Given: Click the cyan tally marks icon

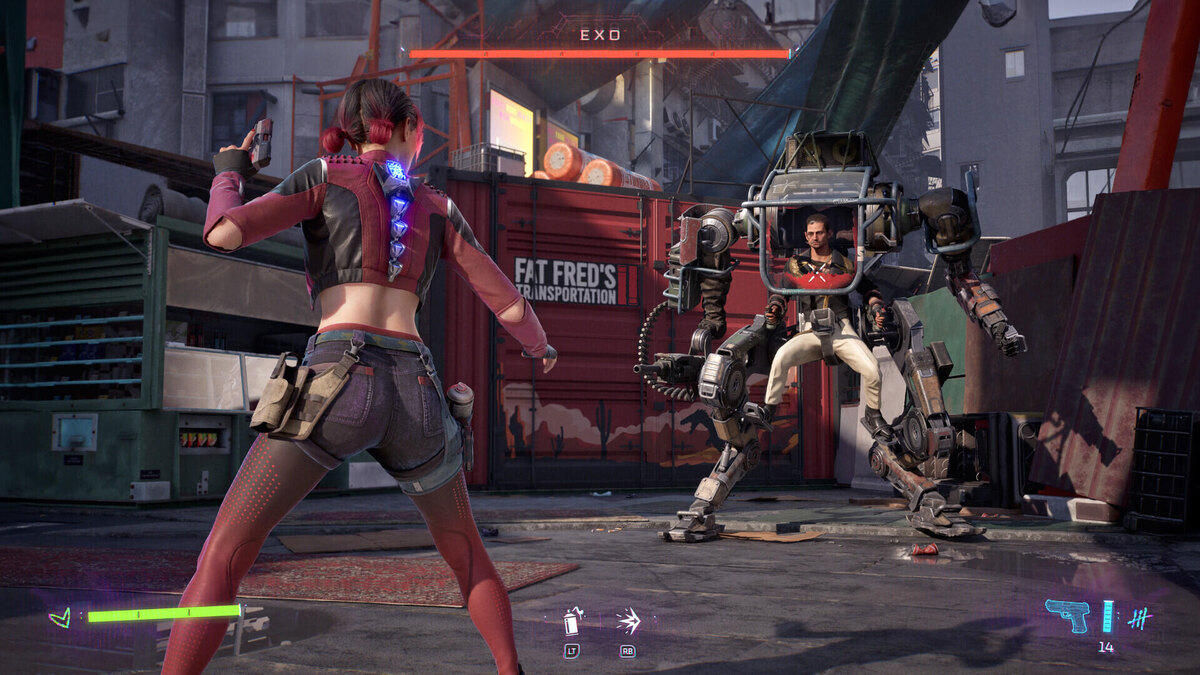Looking at the screenshot, I should (1138, 618).
